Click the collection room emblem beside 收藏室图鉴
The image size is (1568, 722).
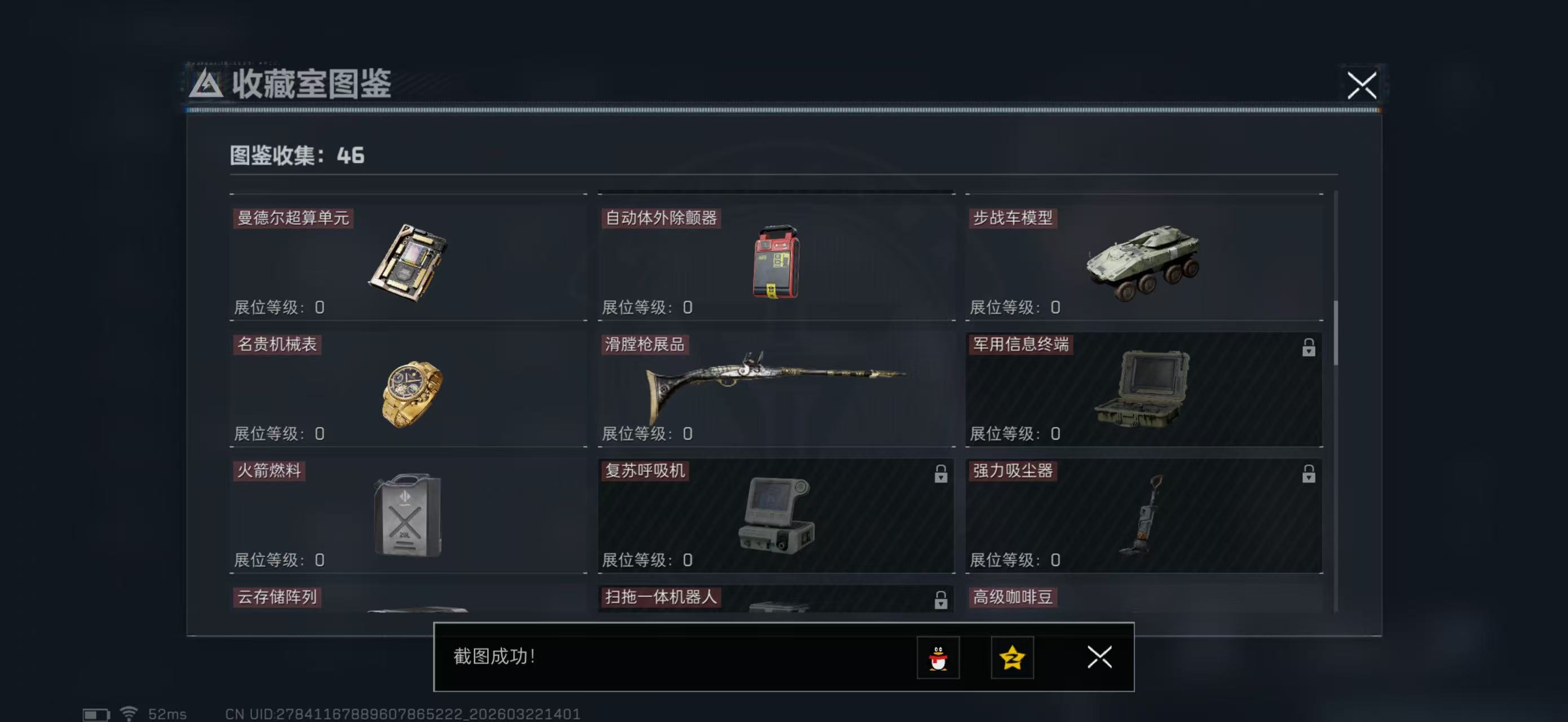207,85
